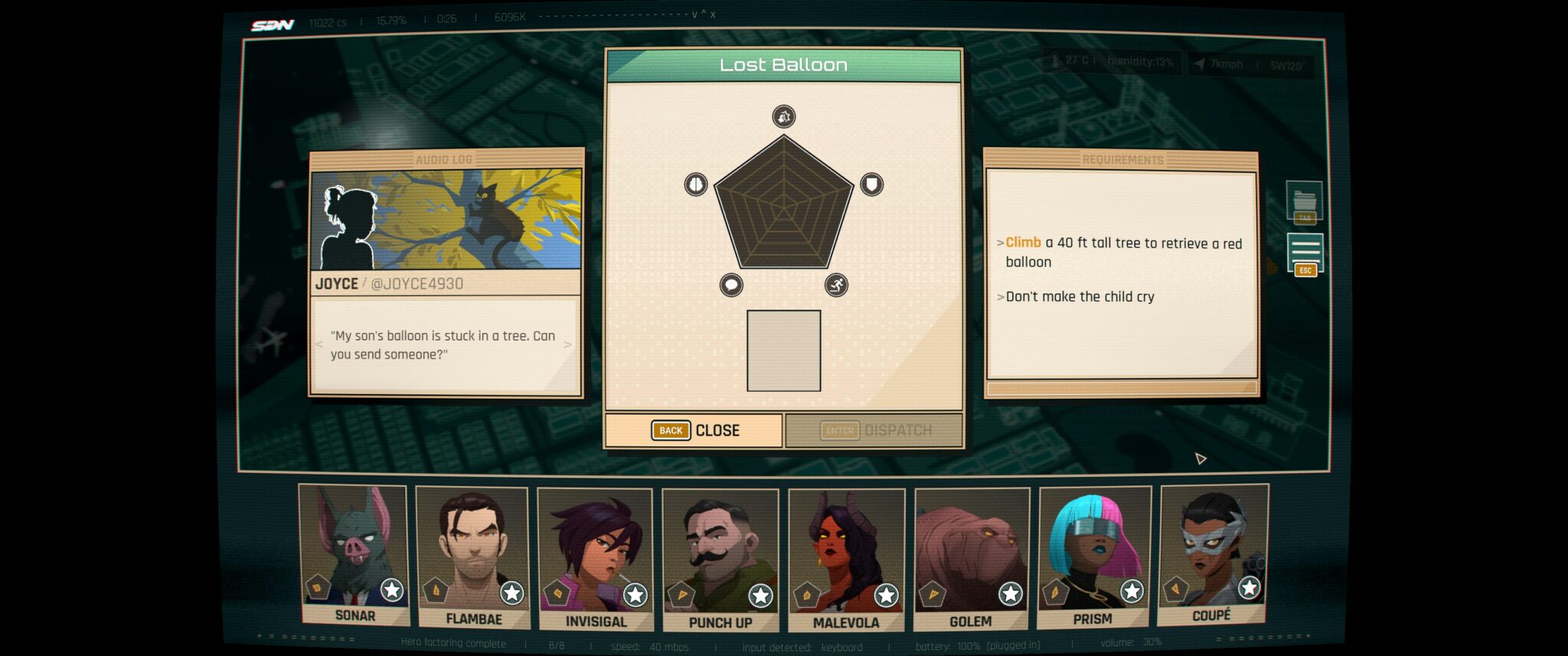Image resolution: width=1568 pixels, height=656 pixels.
Task: Click the empty hero assignment slot
Action: (783, 351)
